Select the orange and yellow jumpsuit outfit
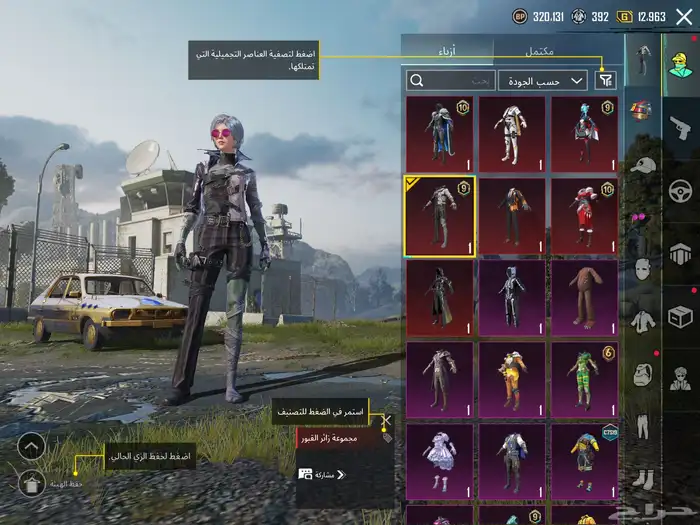 tap(512, 376)
